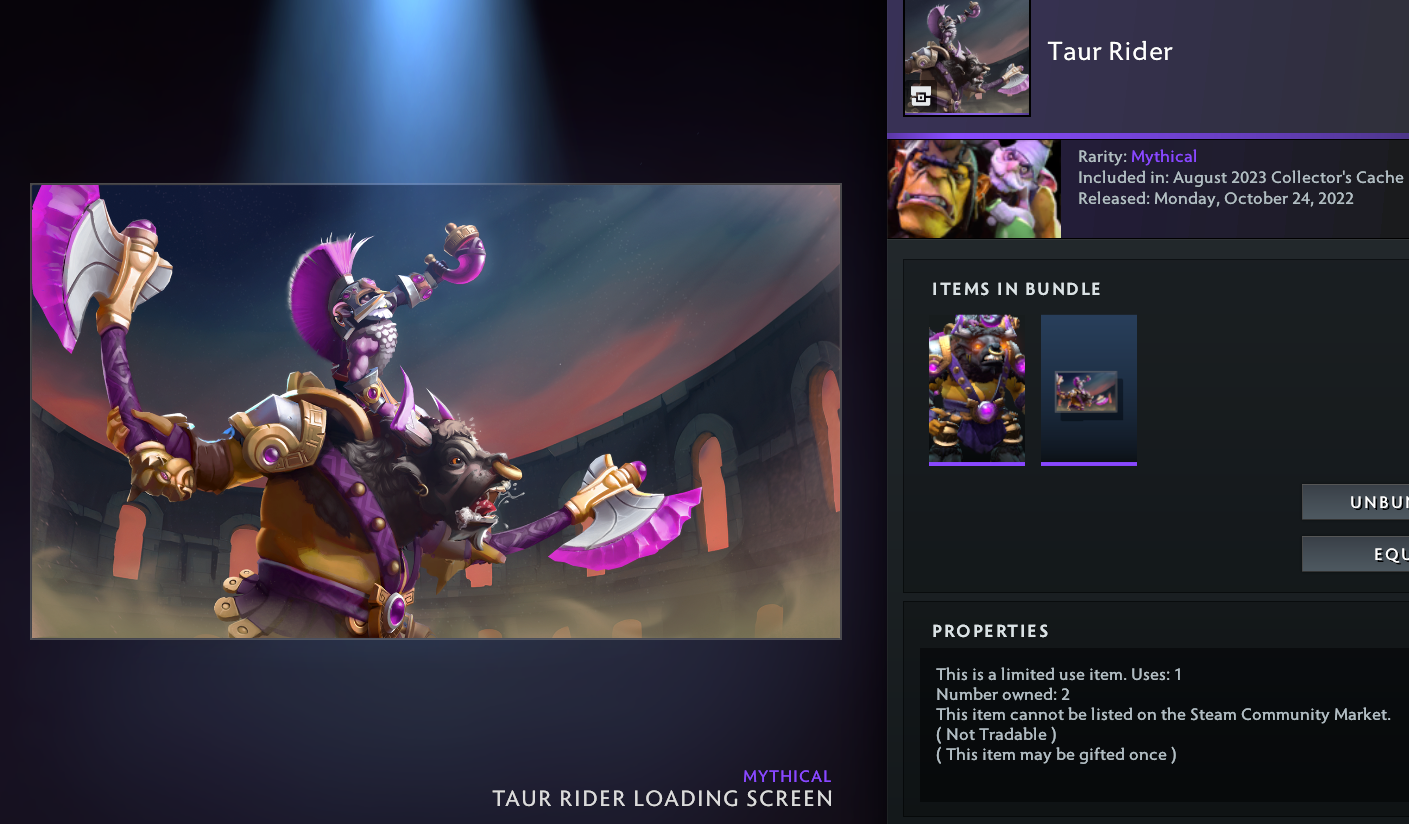1409x824 pixels.
Task: Click the Alchemist hero portrait
Action: (974, 189)
